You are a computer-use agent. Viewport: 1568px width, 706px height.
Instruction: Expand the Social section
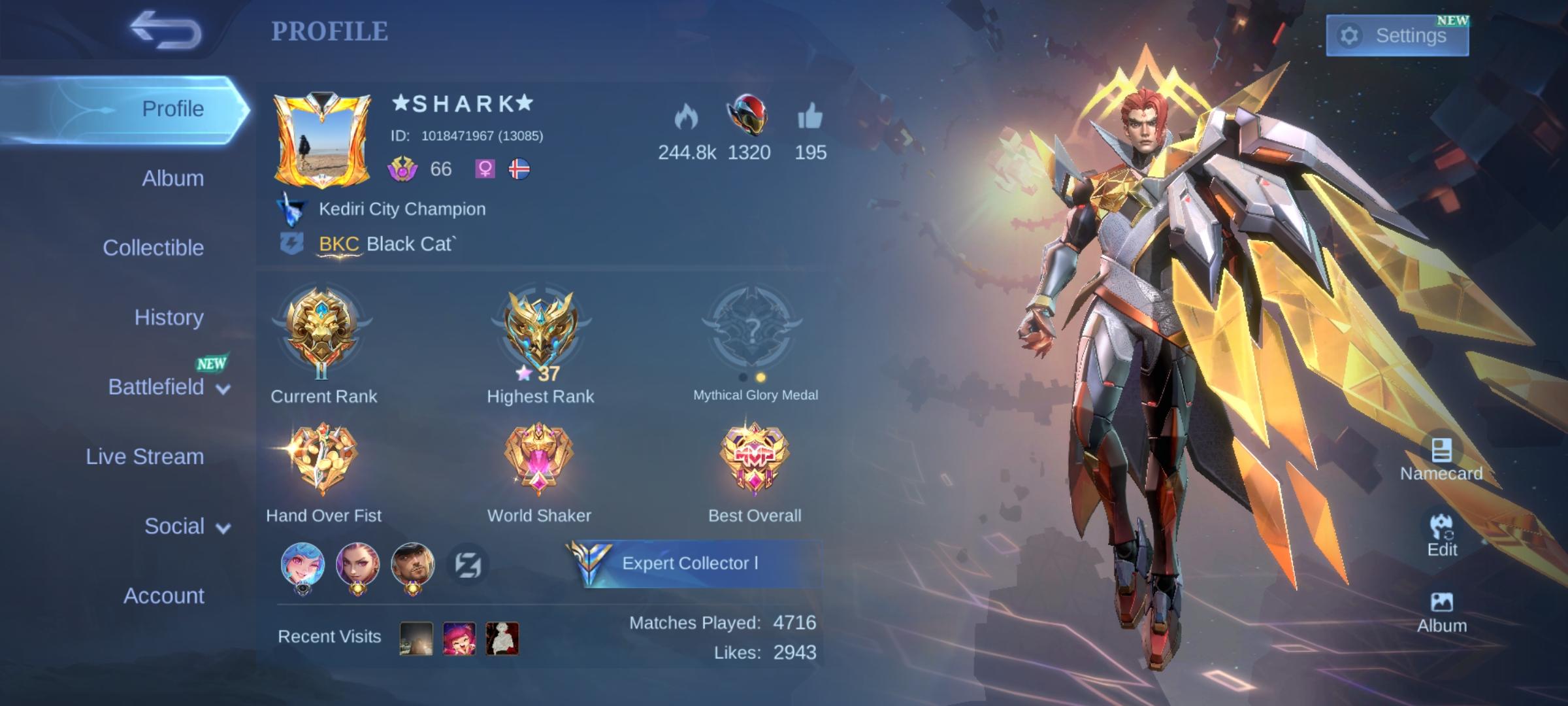187,527
